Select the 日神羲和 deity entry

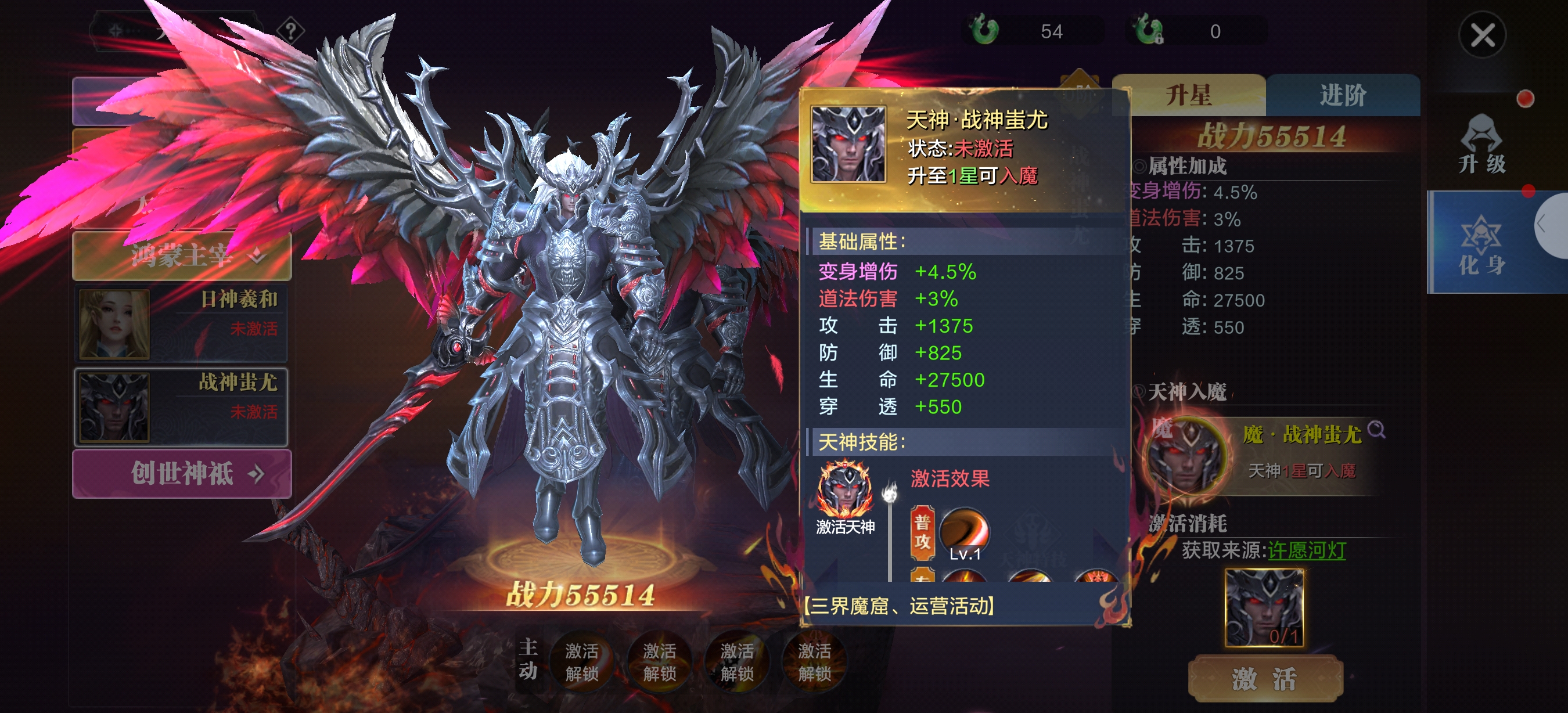(181, 323)
